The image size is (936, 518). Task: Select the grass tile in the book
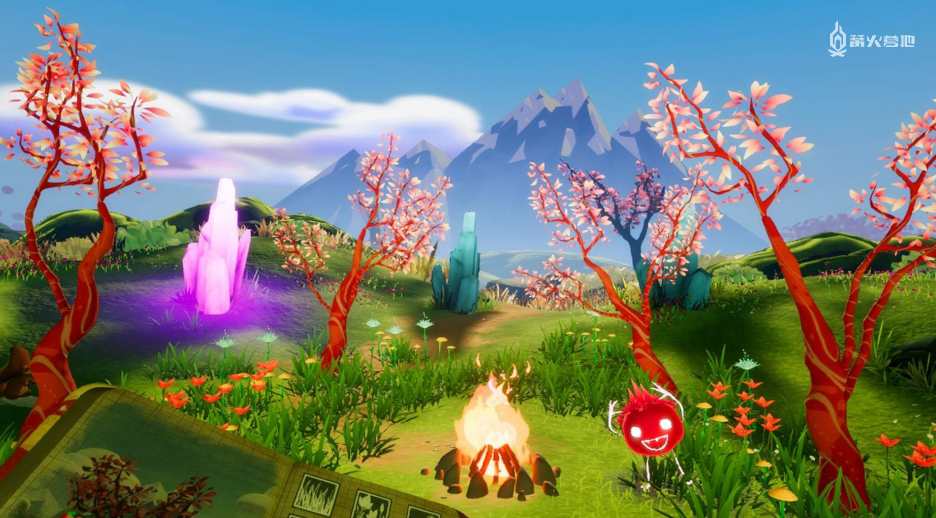click(315, 490)
